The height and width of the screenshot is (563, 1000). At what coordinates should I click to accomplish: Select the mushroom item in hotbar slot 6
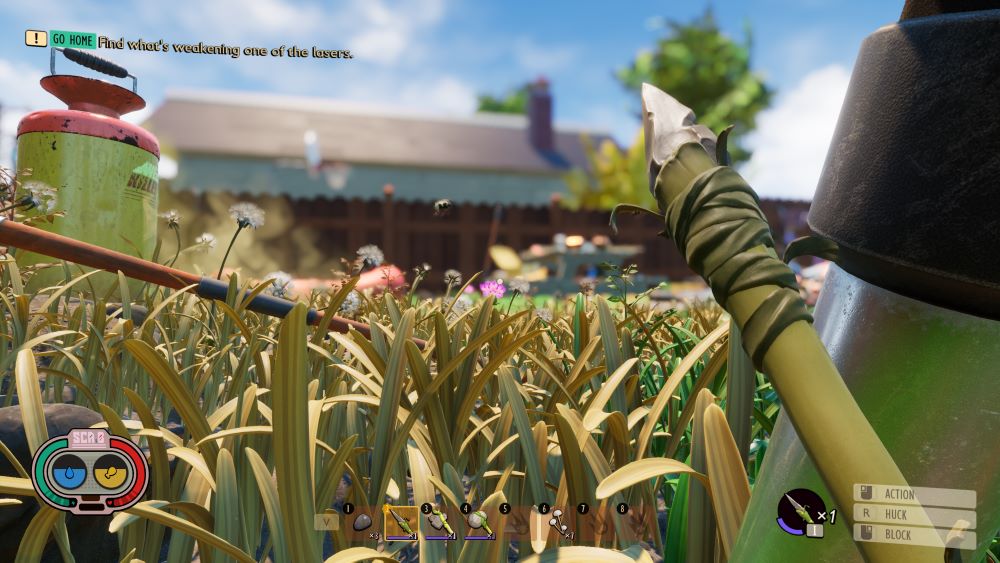pos(557,522)
